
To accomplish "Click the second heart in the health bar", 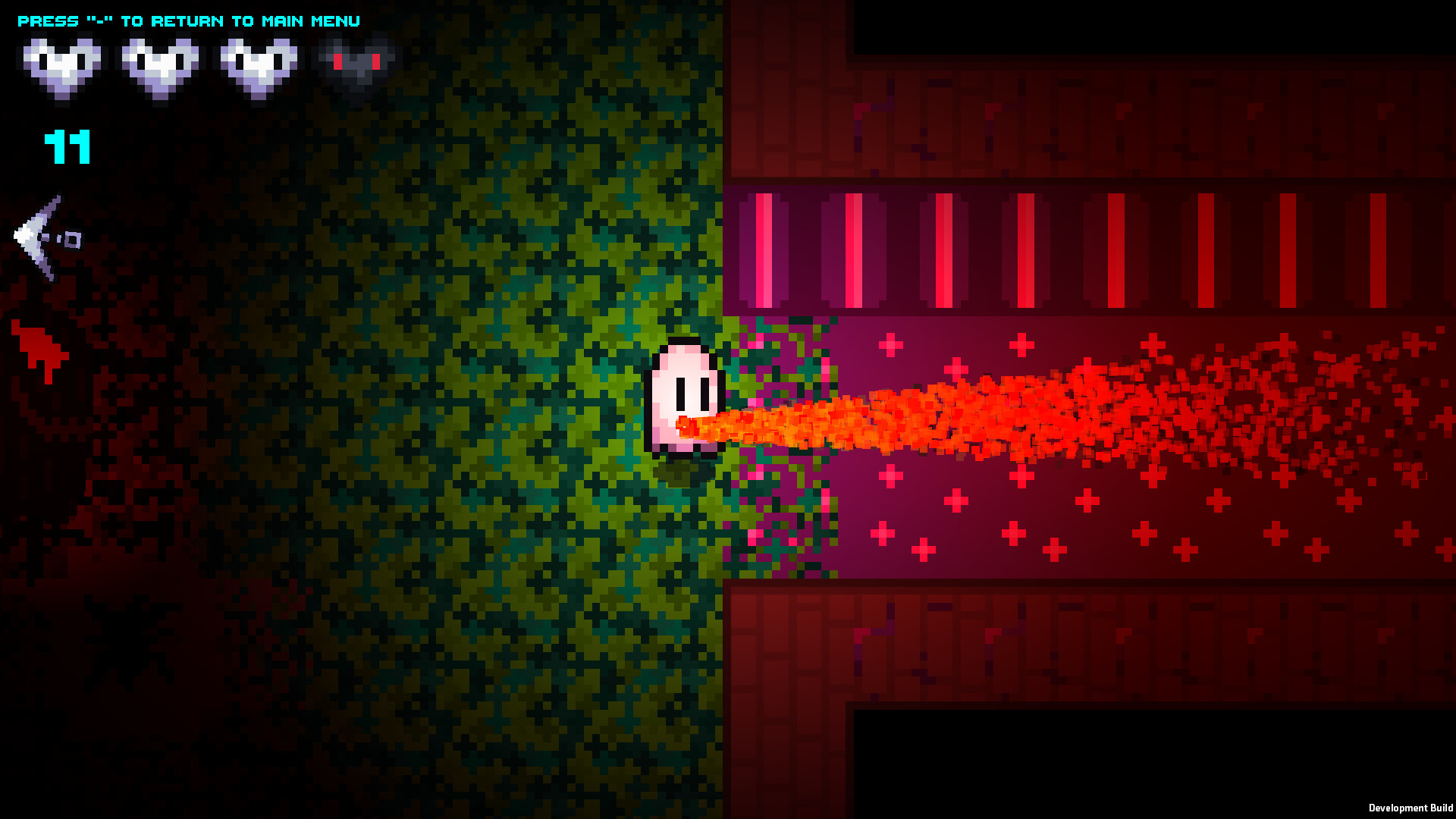I will (x=161, y=64).
